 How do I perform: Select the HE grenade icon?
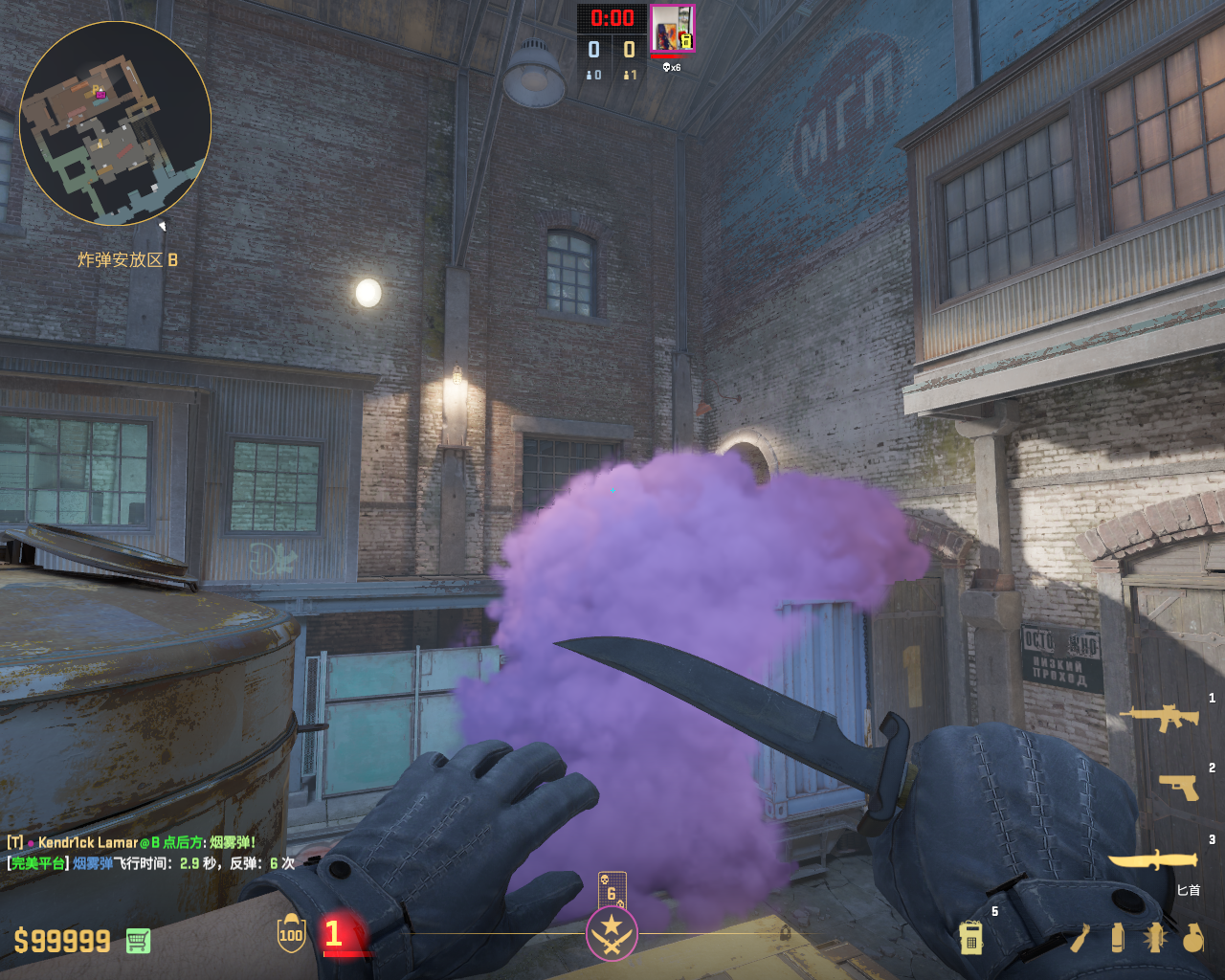pos(1192,938)
